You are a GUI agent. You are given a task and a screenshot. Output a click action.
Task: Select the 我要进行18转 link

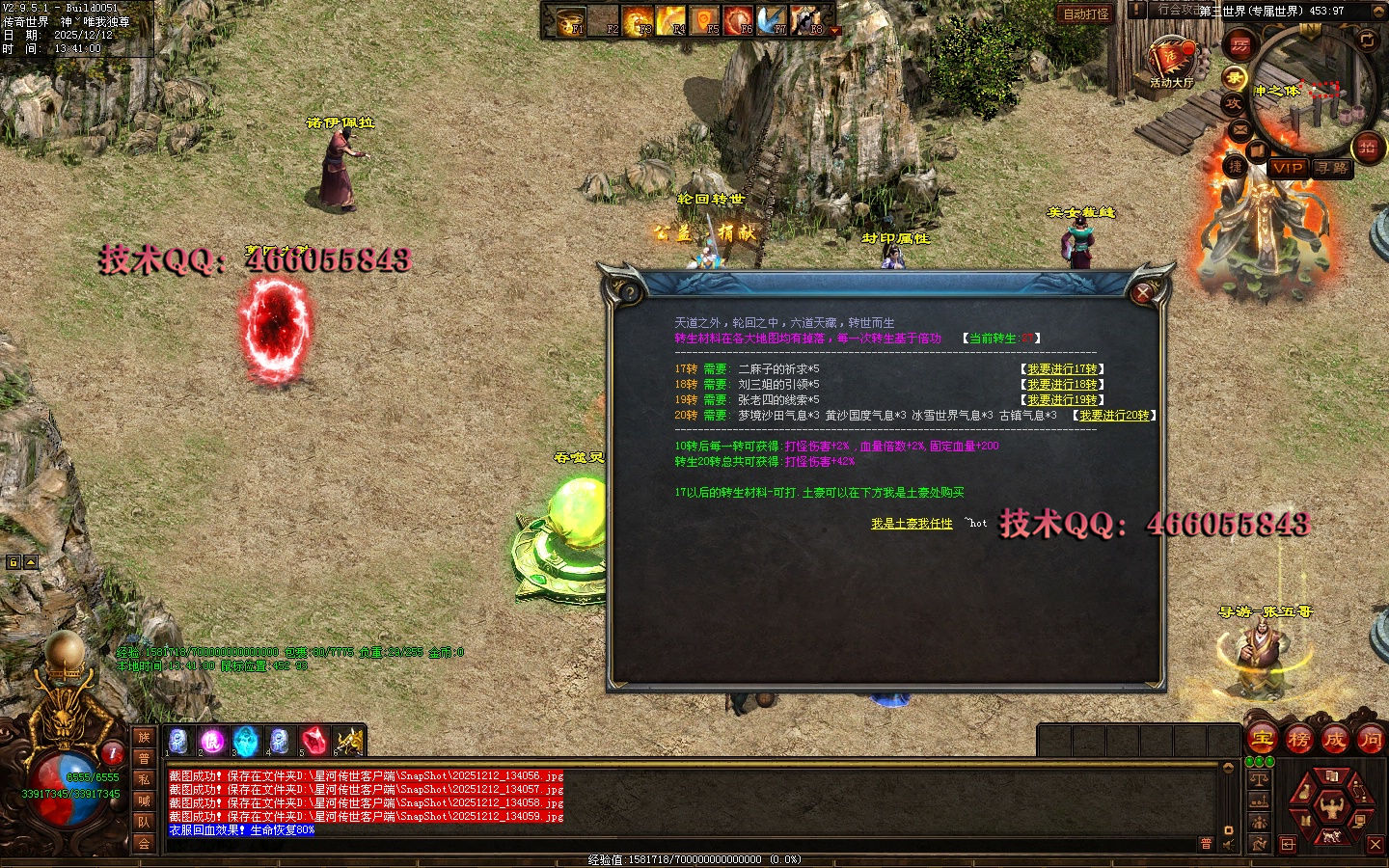1061,385
